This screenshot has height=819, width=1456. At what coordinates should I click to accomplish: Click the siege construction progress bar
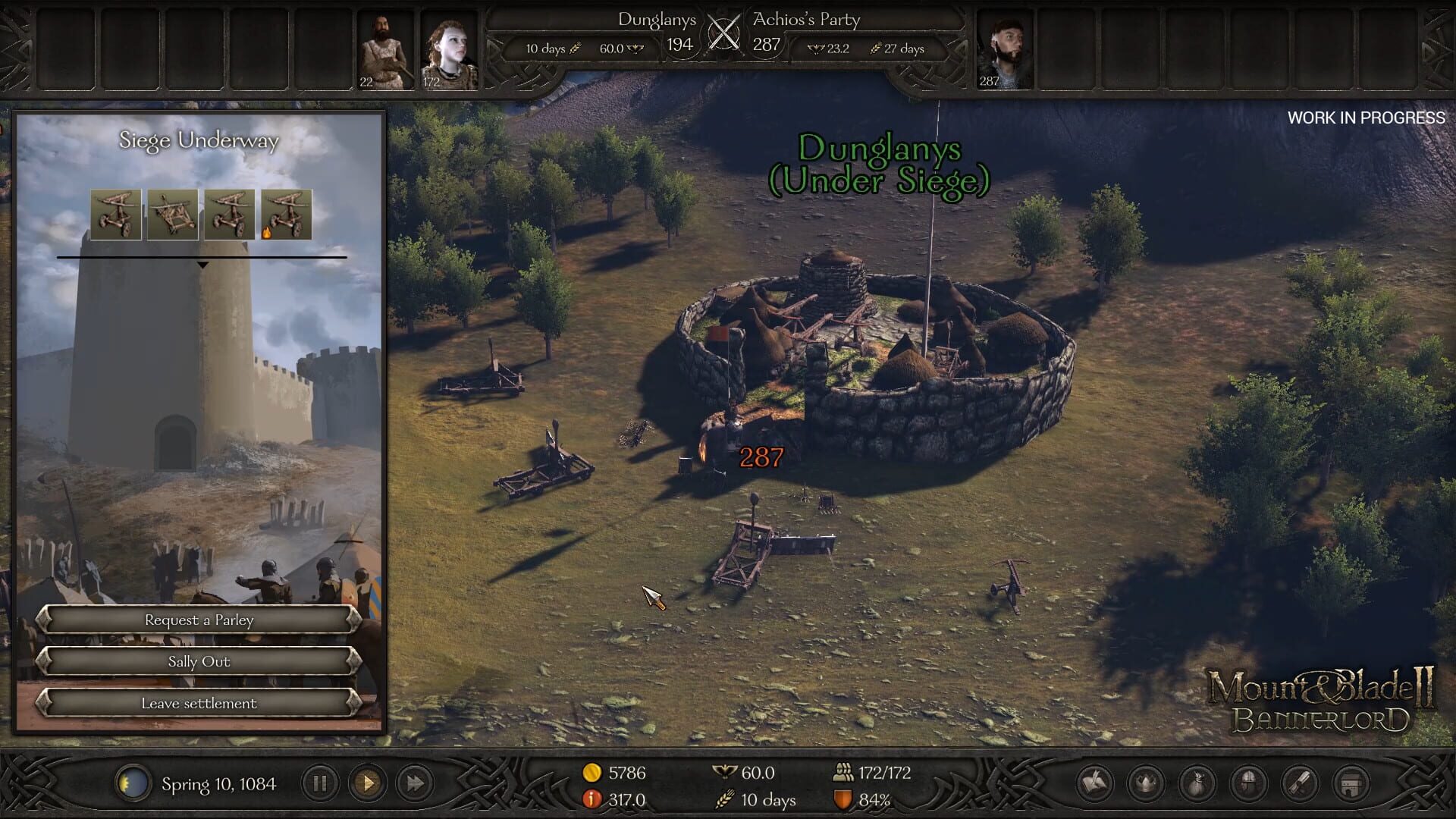coord(203,256)
